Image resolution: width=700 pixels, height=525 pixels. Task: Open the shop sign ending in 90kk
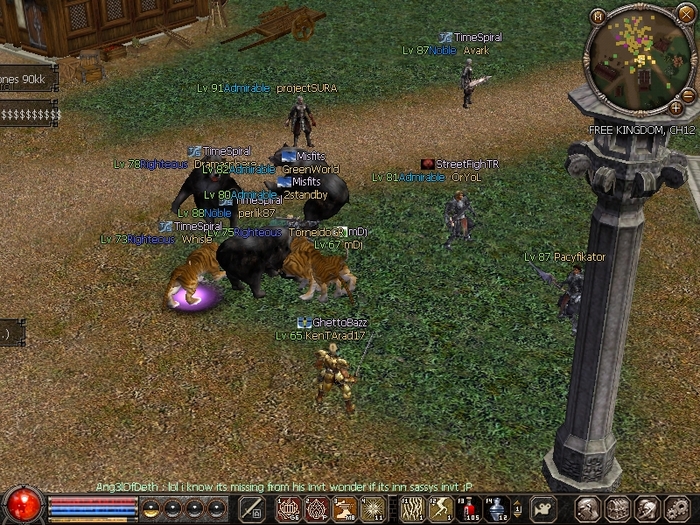pos(27,79)
